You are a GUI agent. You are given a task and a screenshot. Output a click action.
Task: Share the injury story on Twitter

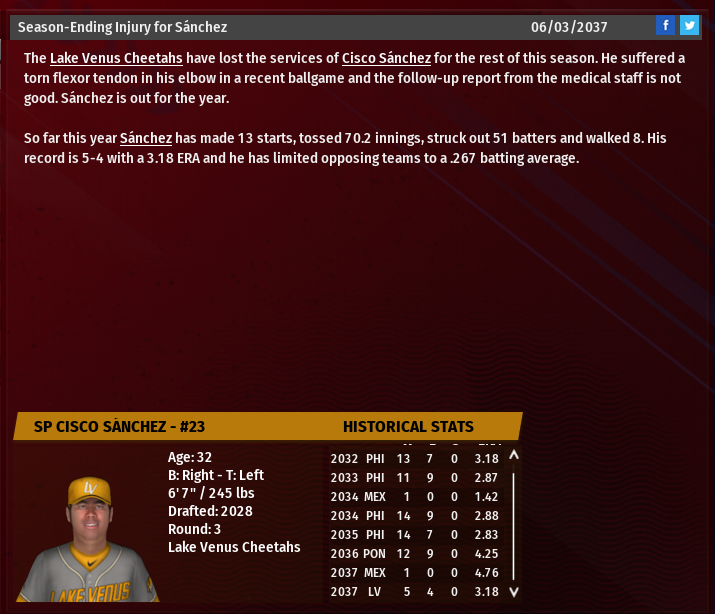[689, 26]
